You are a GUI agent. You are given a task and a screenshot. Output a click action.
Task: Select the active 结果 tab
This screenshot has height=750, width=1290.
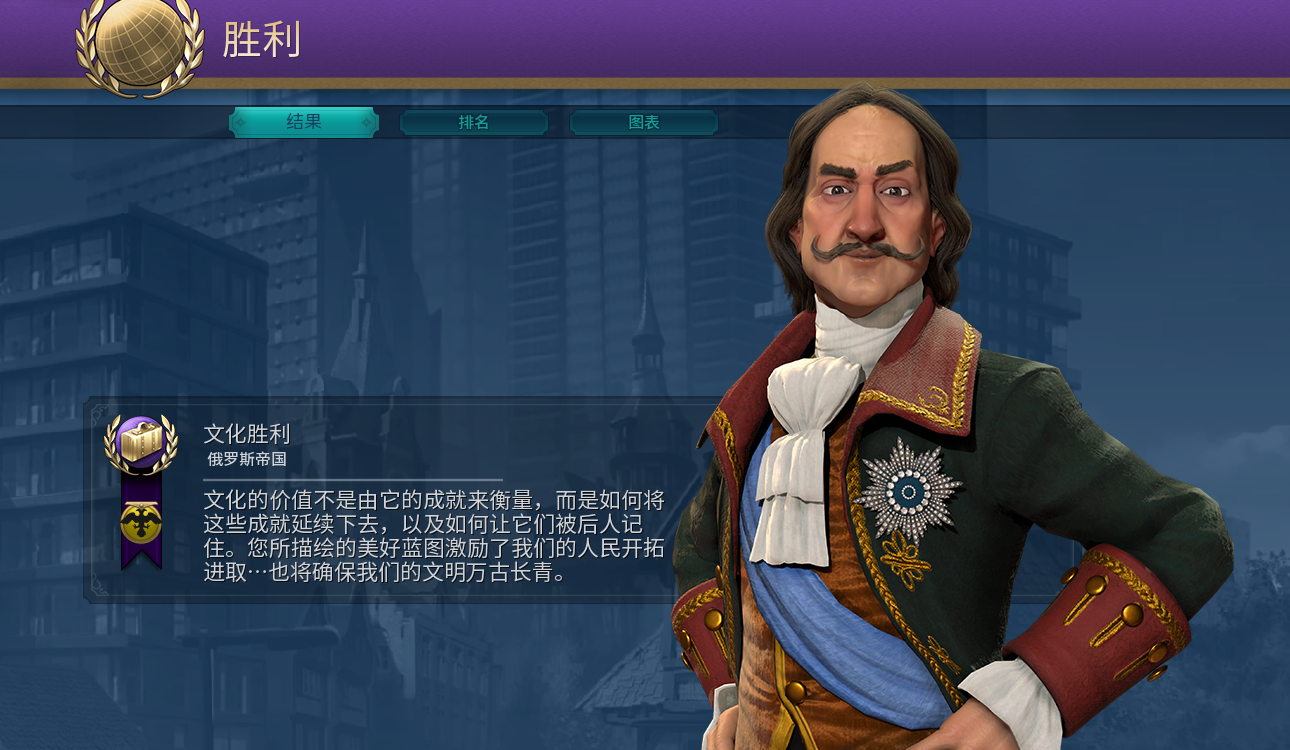click(303, 122)
